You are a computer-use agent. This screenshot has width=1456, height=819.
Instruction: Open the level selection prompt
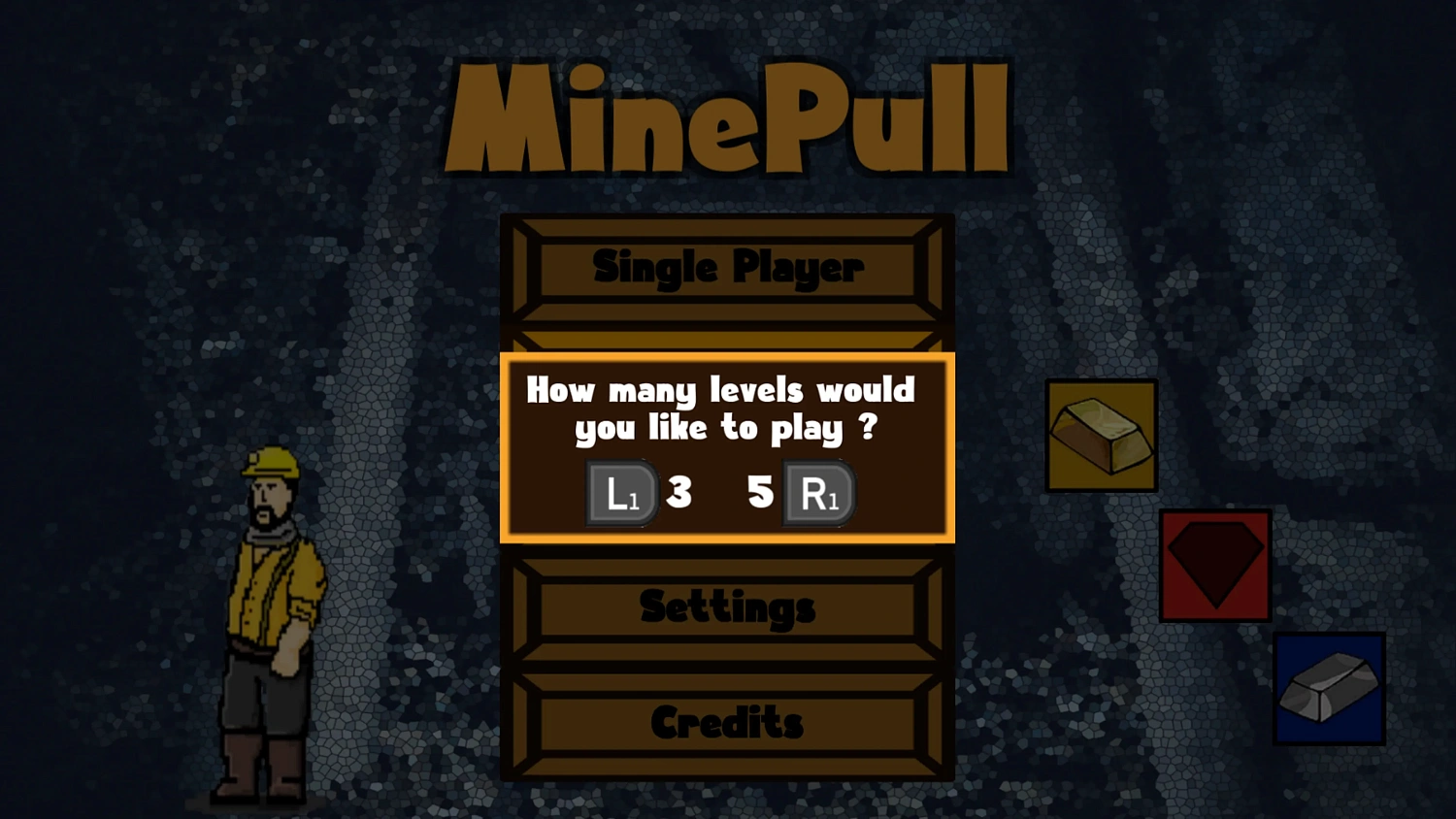pos(727,408)
